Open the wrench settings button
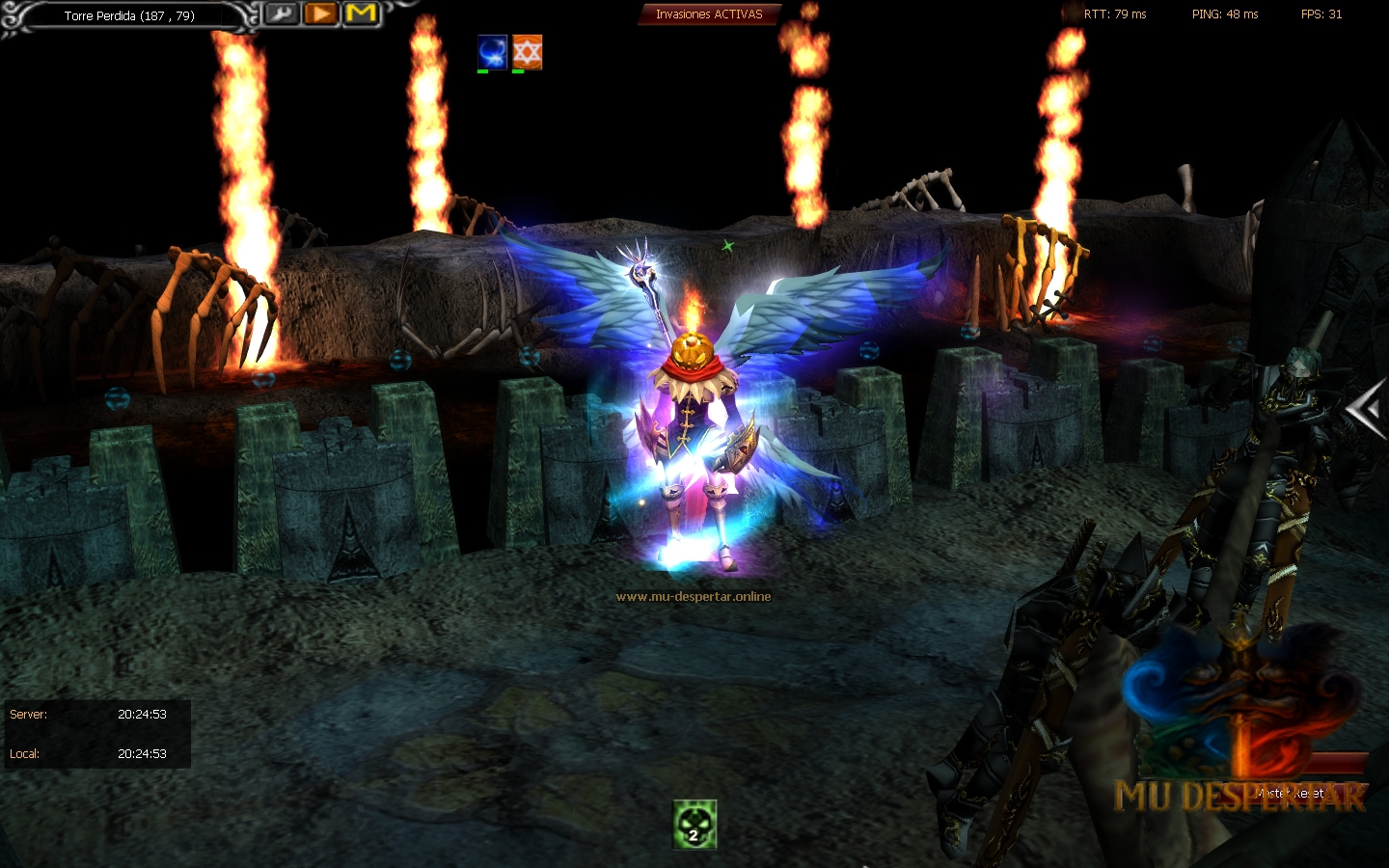Screen dimensions: 1389x868 (x=281, y=14)
